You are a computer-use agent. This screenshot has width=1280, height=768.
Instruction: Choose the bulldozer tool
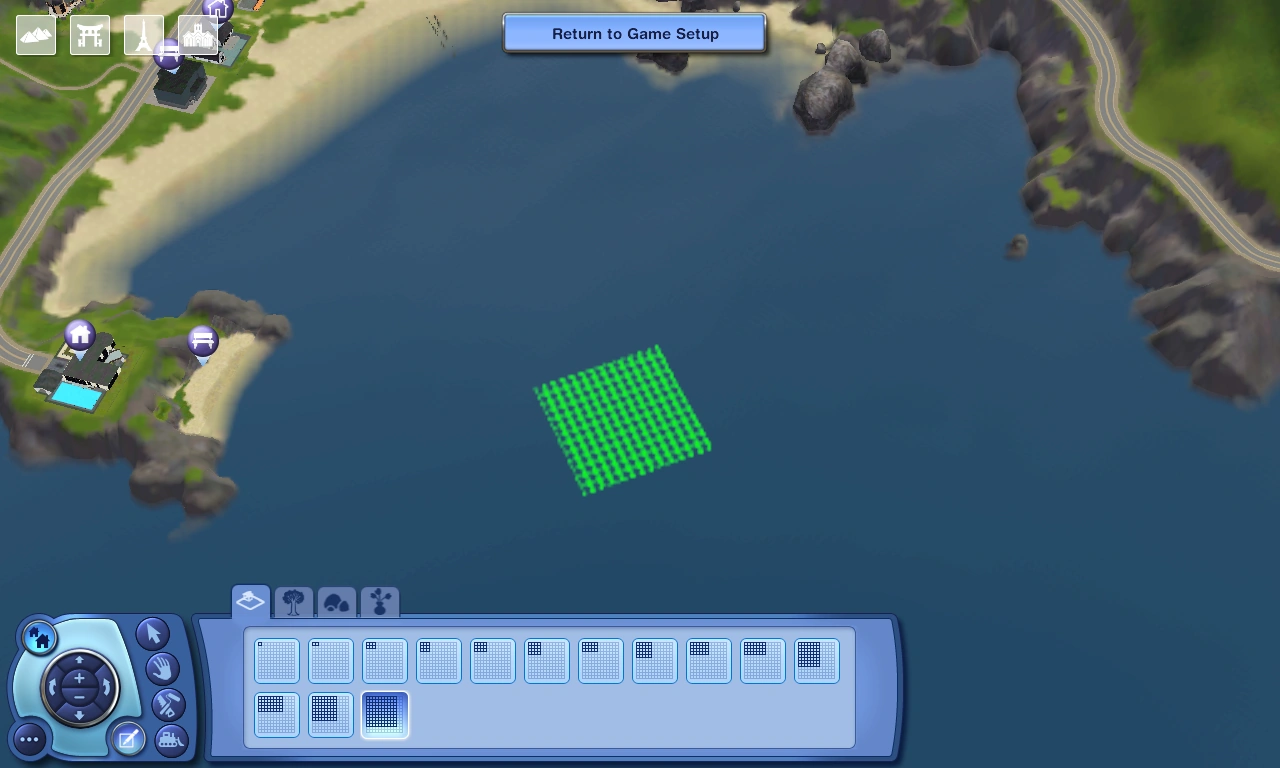[170, 740]
